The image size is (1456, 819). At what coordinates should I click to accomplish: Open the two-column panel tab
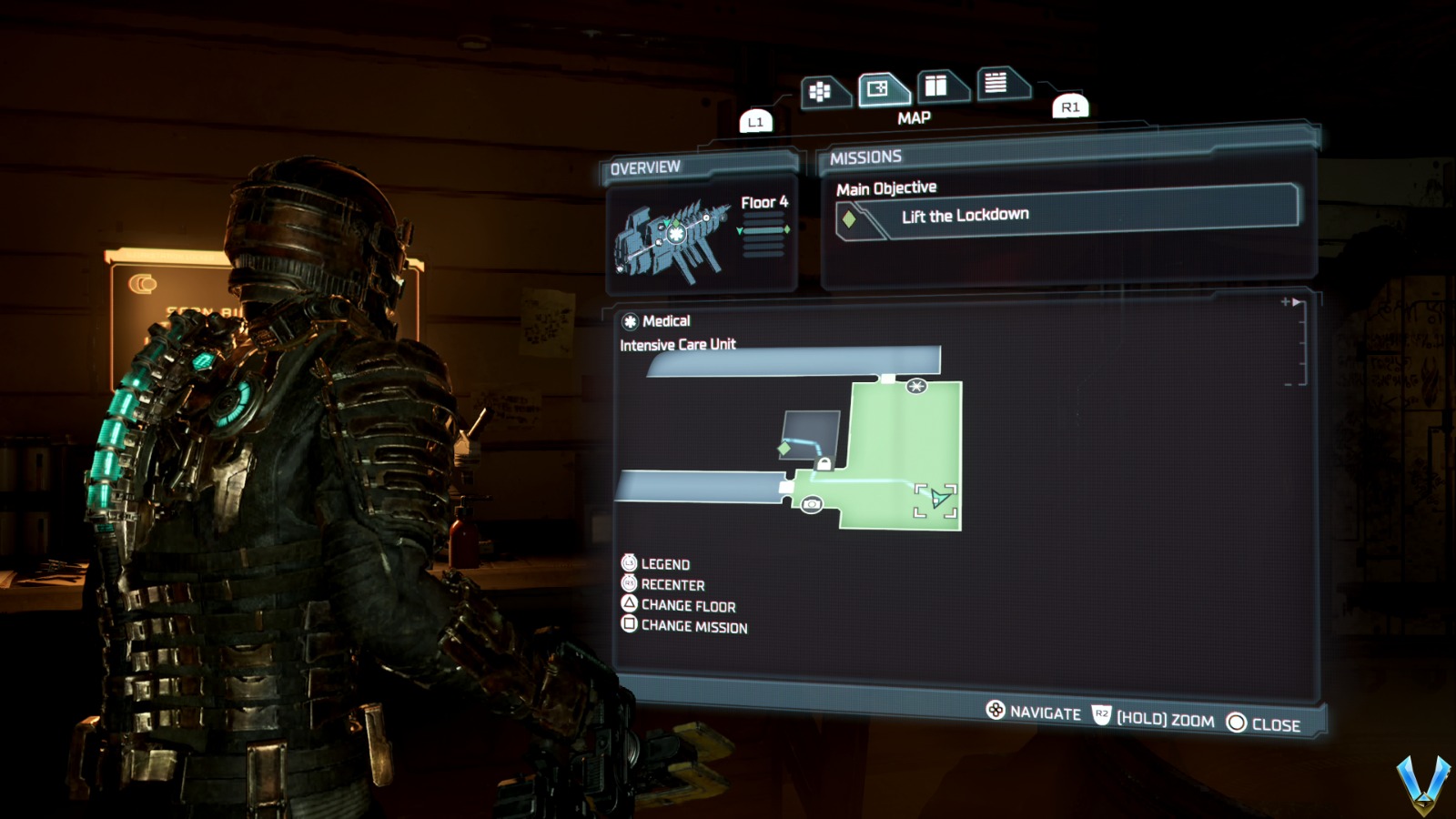click(936, 86)
